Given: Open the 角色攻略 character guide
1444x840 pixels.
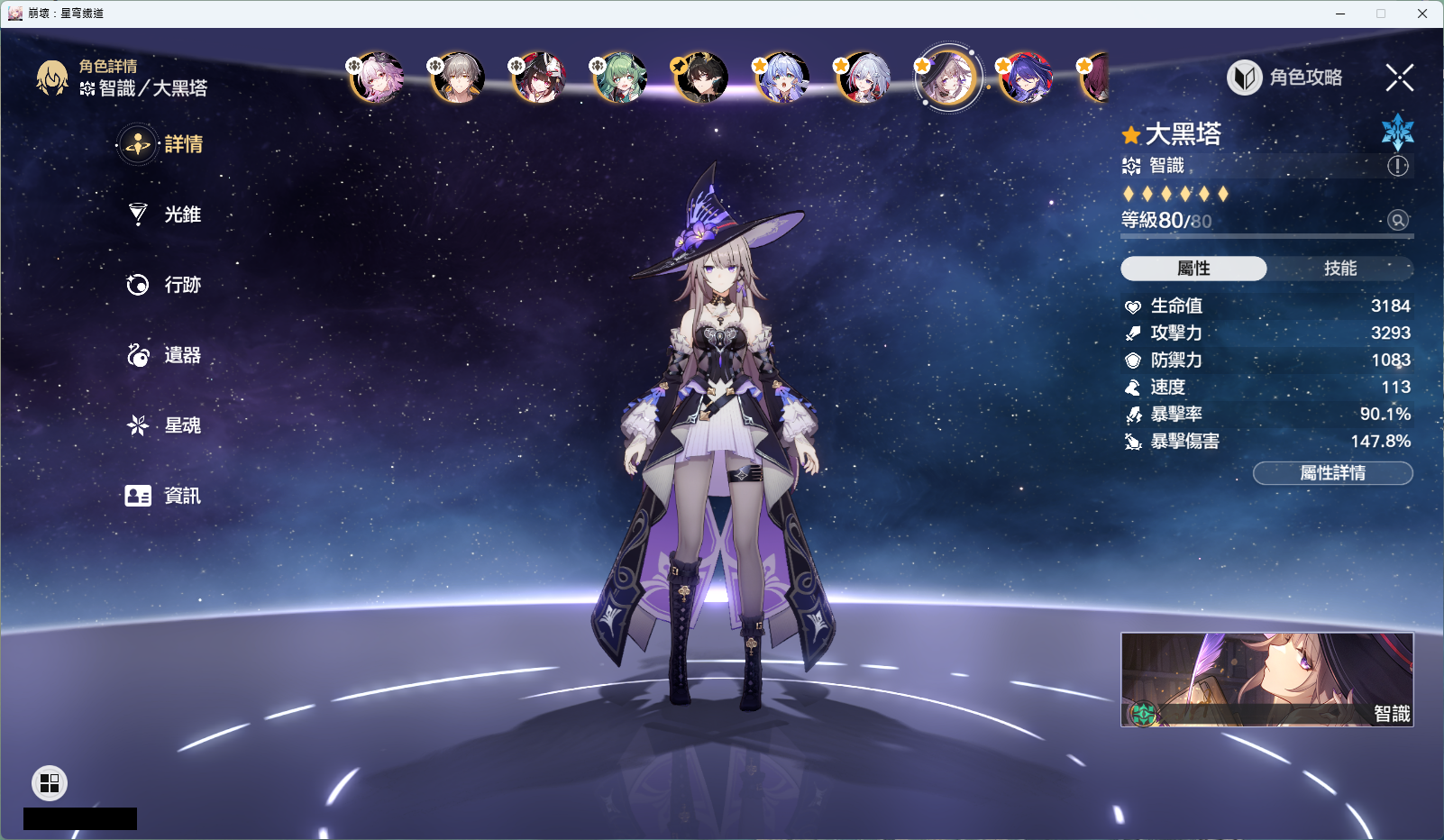Looking at the screenshot, I should [1286, 78].
